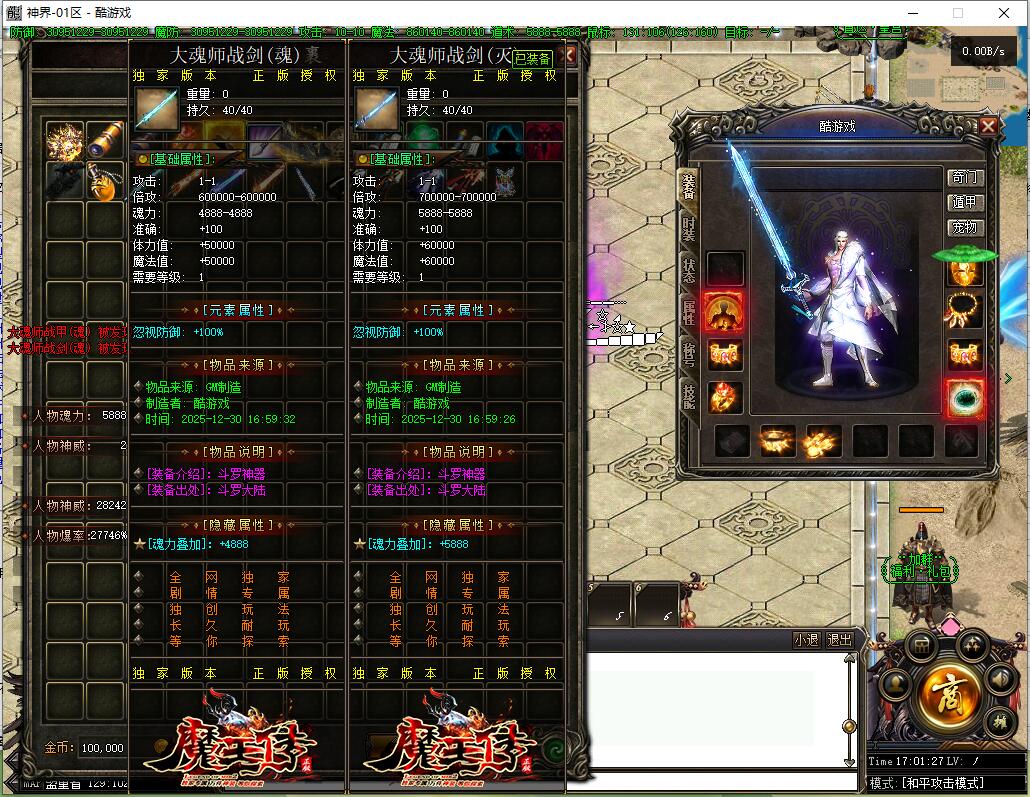Image resolution: width=1030 pixels, height=797 pixels.
Task: Select the orange potion flask in the bag
Action: [x=105, y=180]
